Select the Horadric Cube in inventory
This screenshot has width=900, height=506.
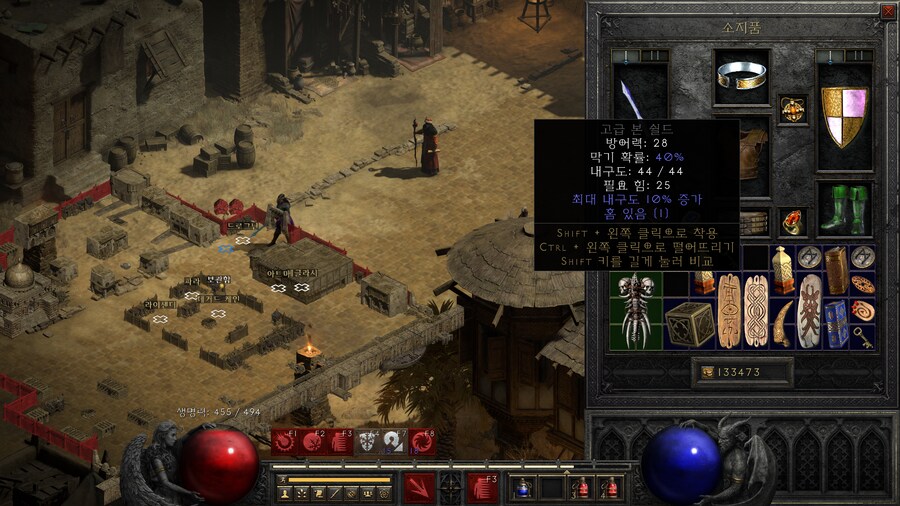pos(689,323)
